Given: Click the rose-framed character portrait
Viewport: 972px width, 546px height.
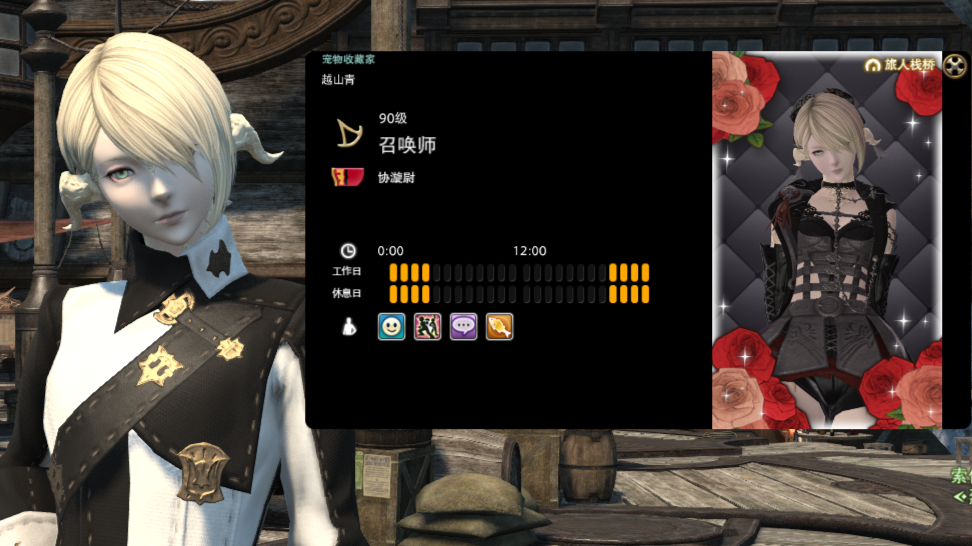Looking at the screenshot, I should coord(826,250).
